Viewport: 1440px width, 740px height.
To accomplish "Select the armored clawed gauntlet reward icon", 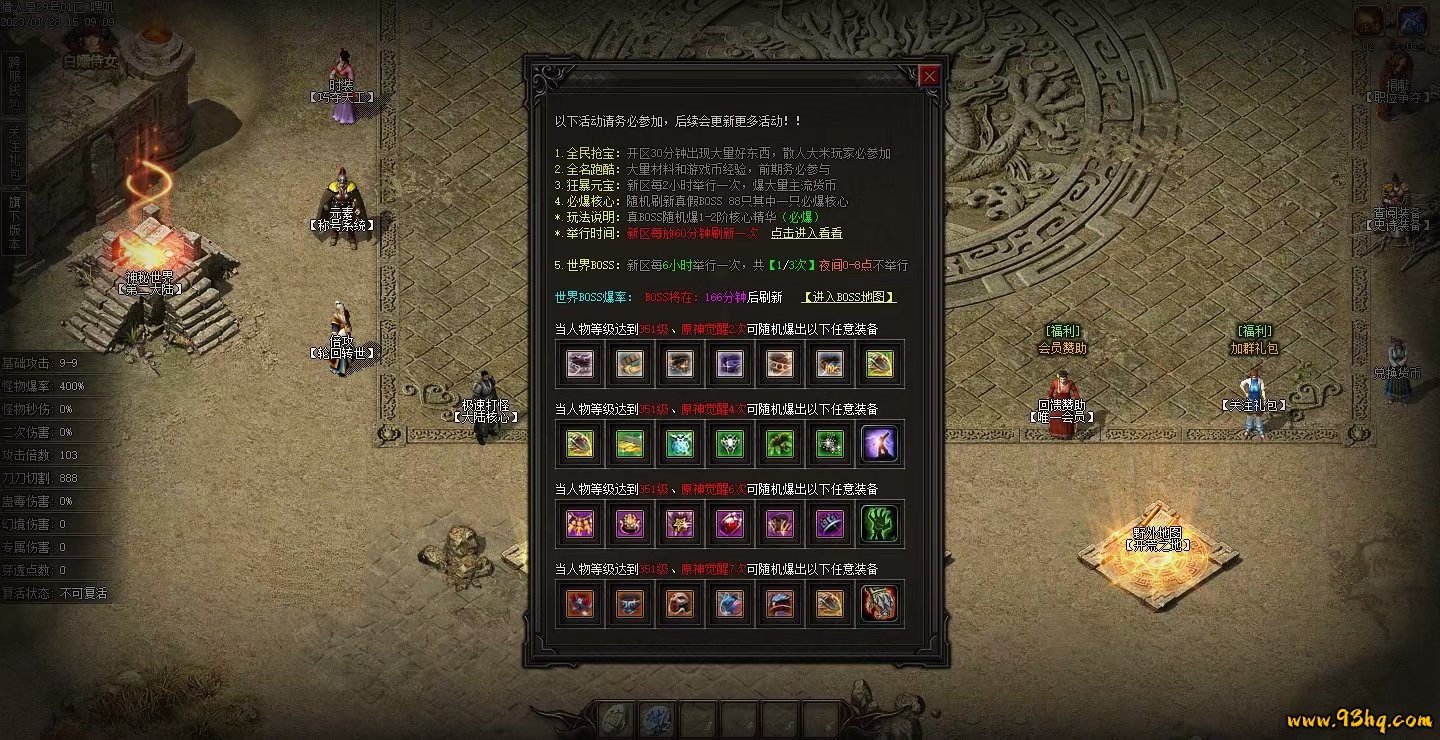I will click(880, 604).
